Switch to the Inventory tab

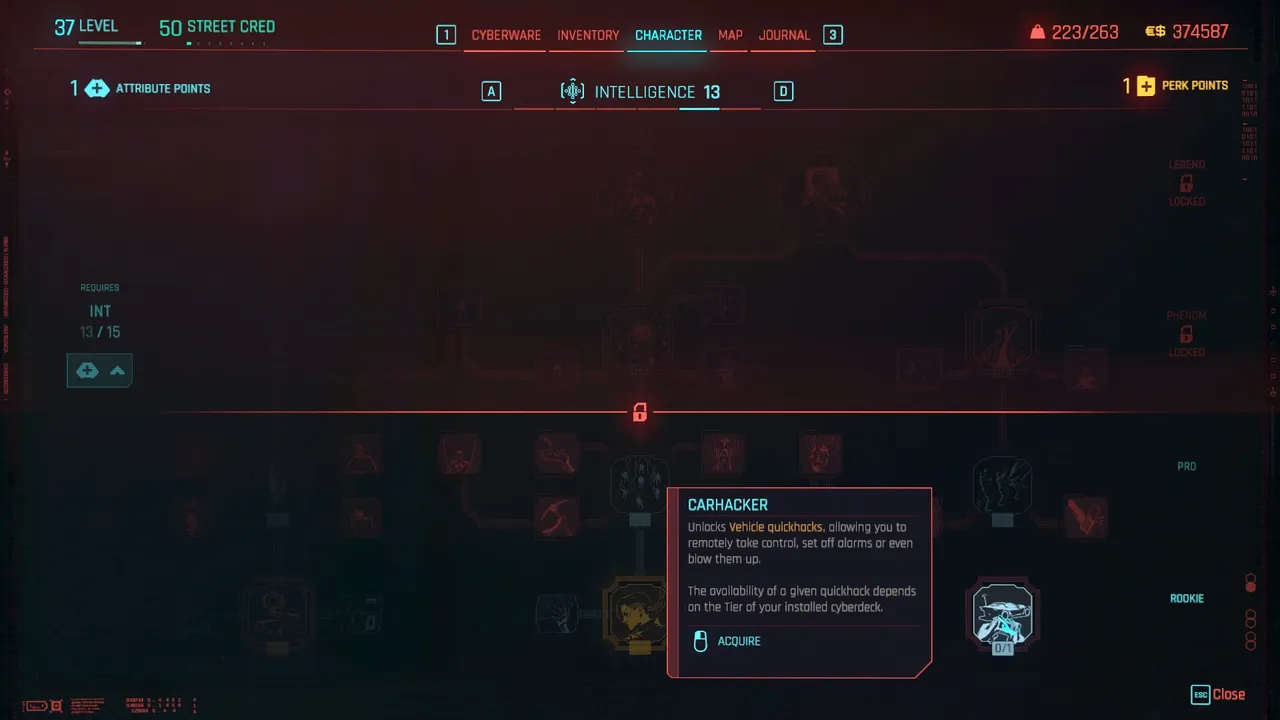pyautogui.click(x=588, y=35)
